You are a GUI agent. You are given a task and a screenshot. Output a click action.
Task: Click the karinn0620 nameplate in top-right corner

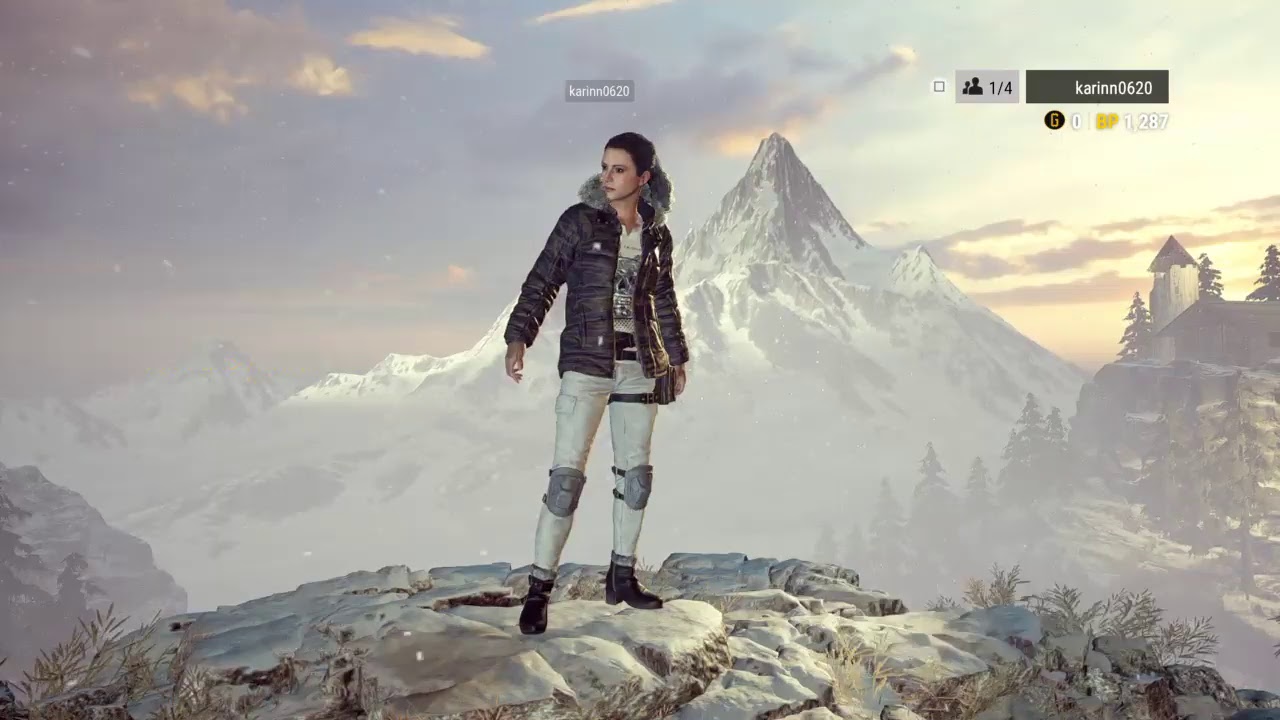pyautogui.click(x=1098, y=87)
